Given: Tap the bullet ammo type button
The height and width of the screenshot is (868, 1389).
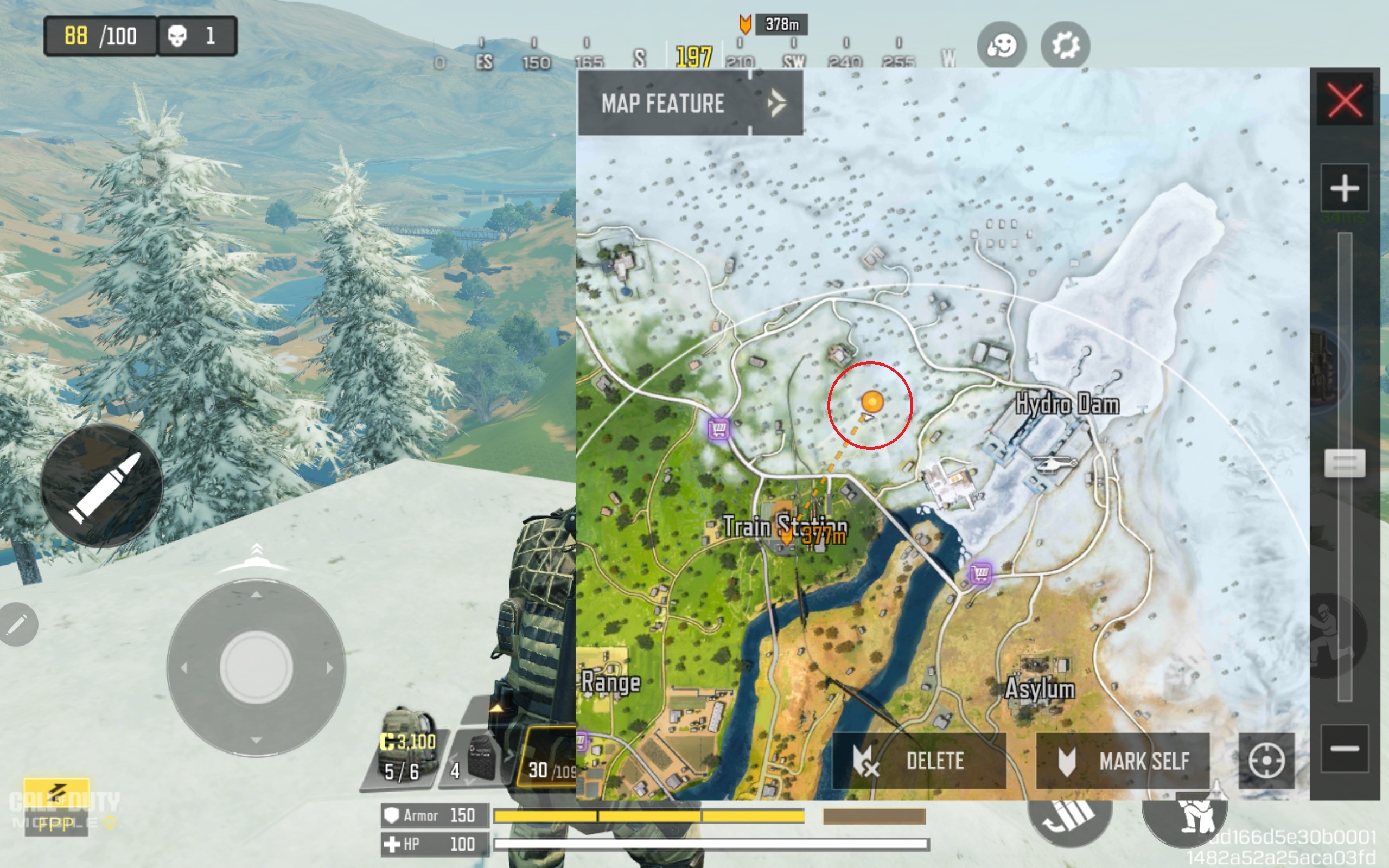Looking at the screenshot, I should coord(102,486).
